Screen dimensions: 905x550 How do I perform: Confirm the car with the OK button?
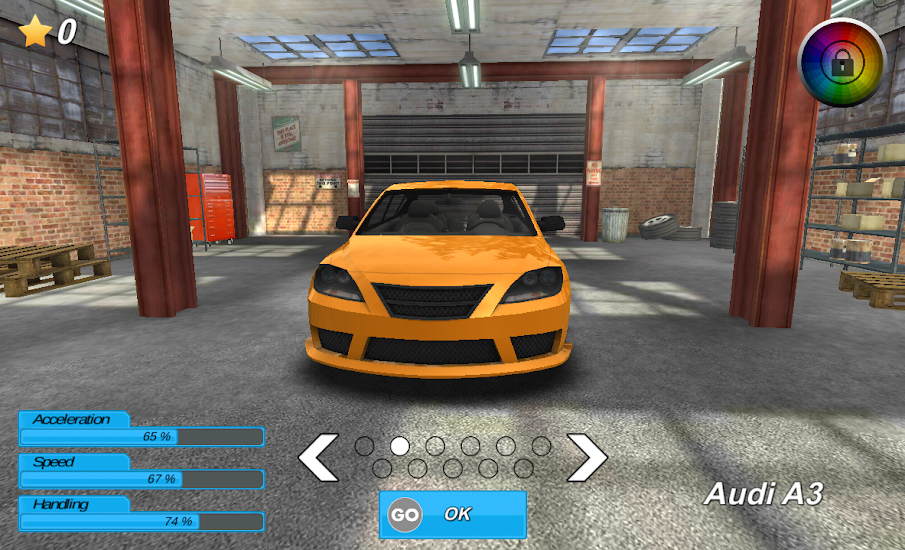tap(453, 514)
